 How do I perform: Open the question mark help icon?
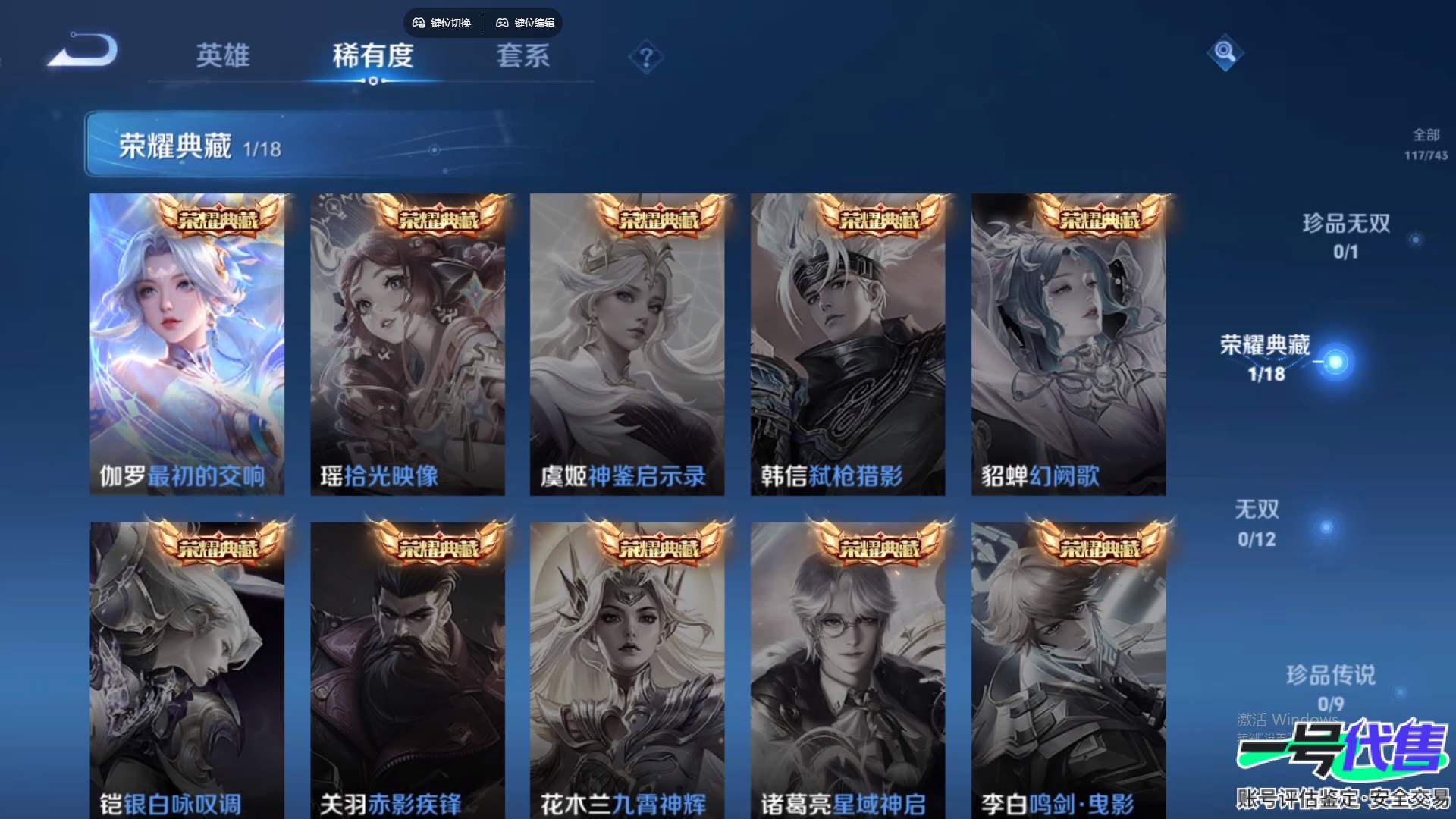pyautogui.click(x=646, y=58)
